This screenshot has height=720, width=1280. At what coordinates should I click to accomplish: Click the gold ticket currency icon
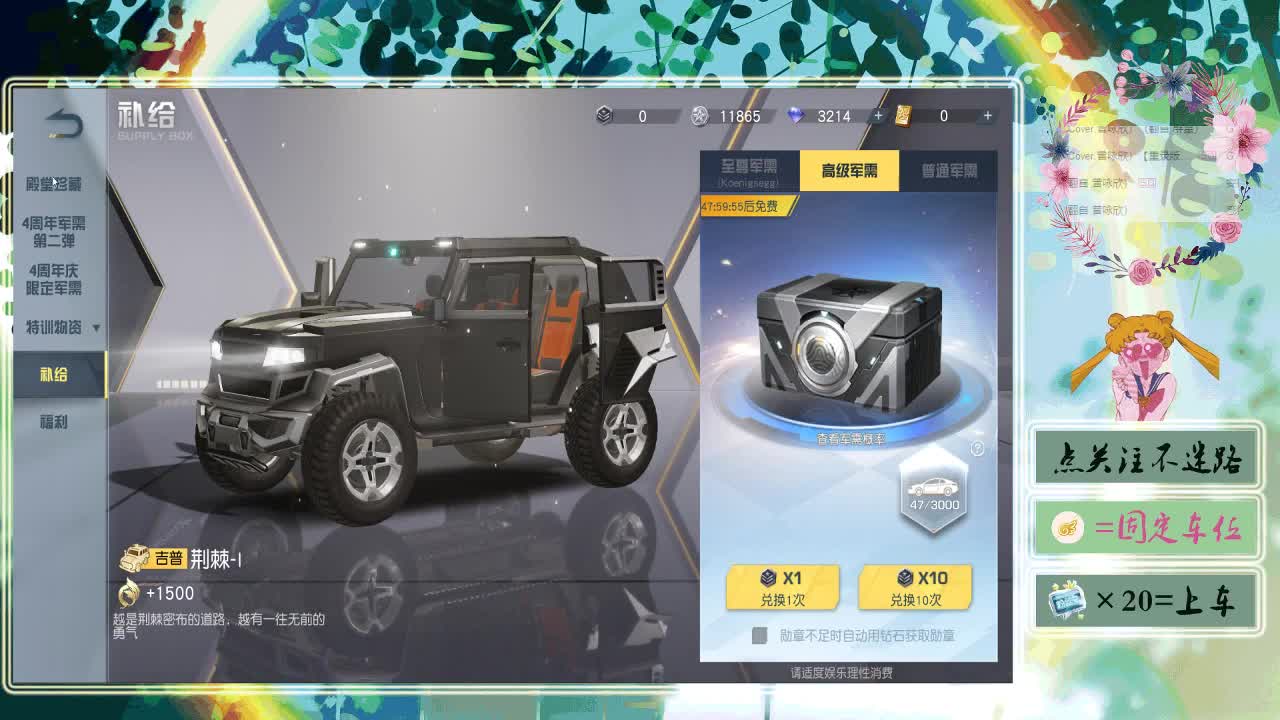(x=903, y=117)
